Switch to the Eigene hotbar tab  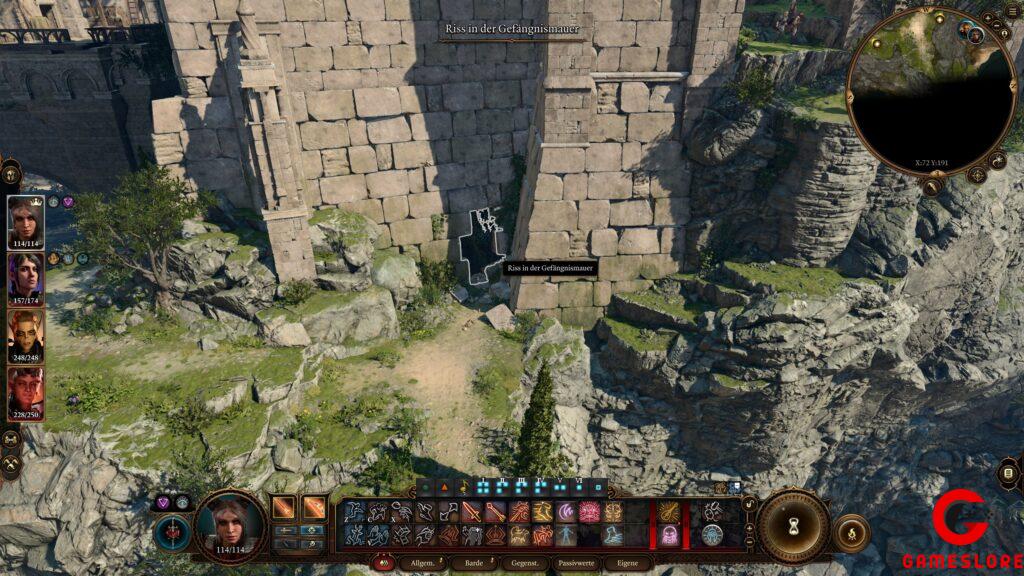(x=628, y=564)
